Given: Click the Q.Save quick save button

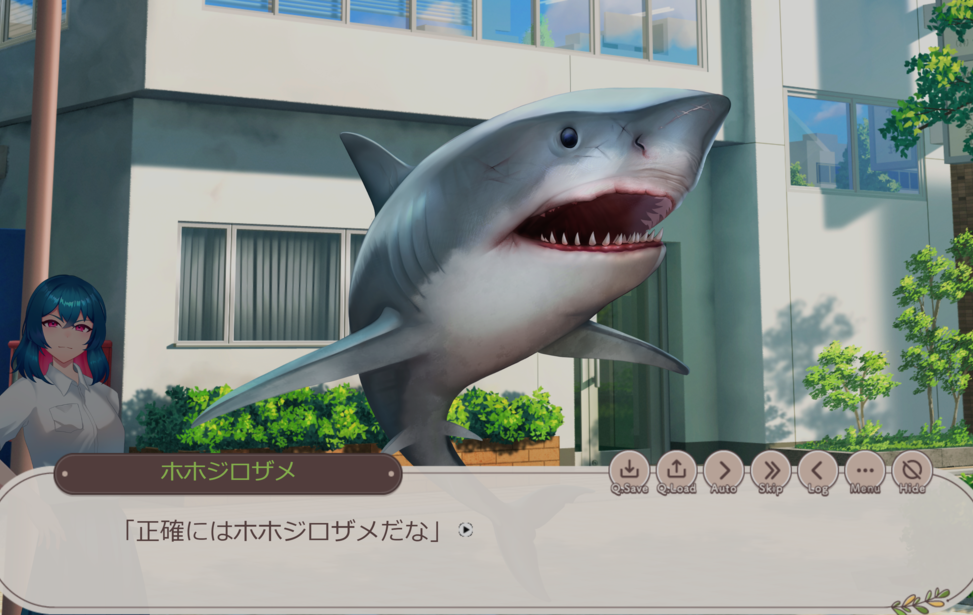Looking at the screenshot, I should click(629, 469).
